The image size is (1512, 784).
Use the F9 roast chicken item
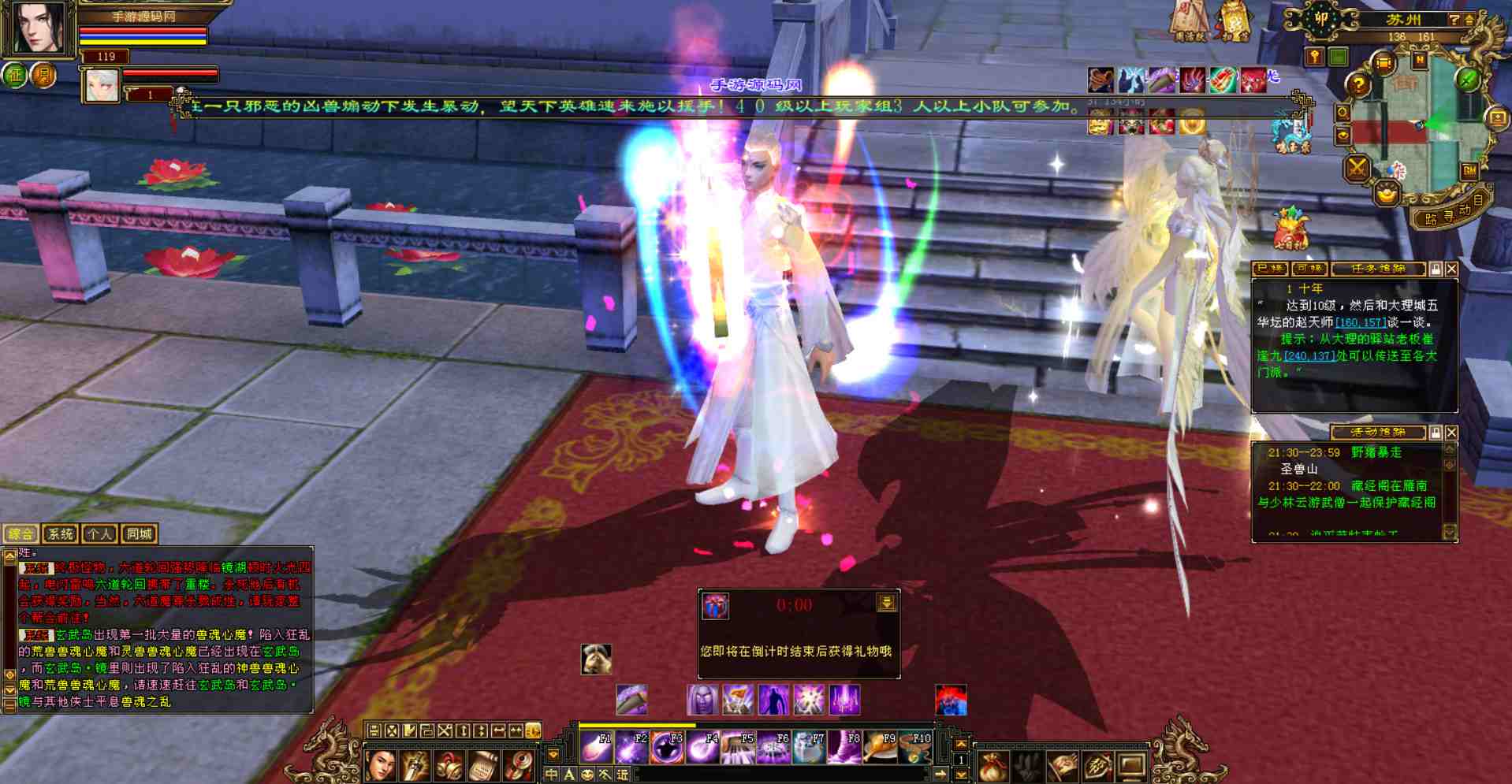[x=880, y=748]
